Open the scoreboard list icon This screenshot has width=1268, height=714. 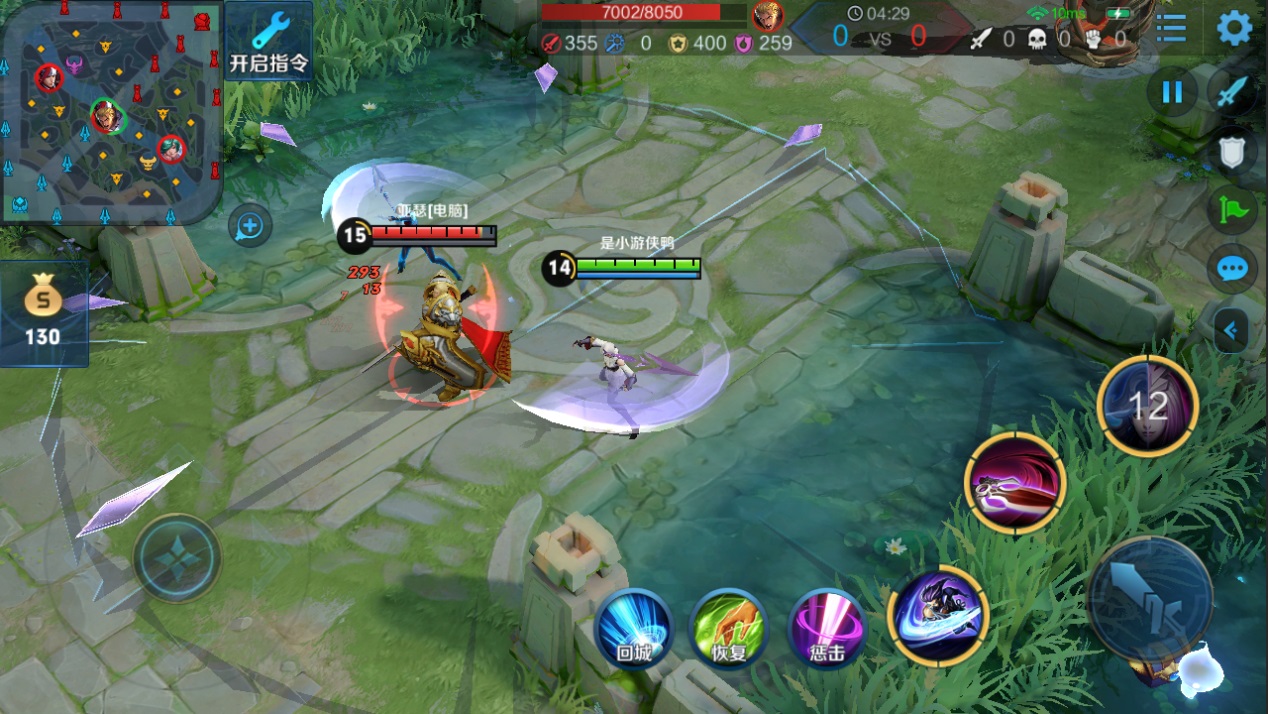click(x=1171, y=28)
